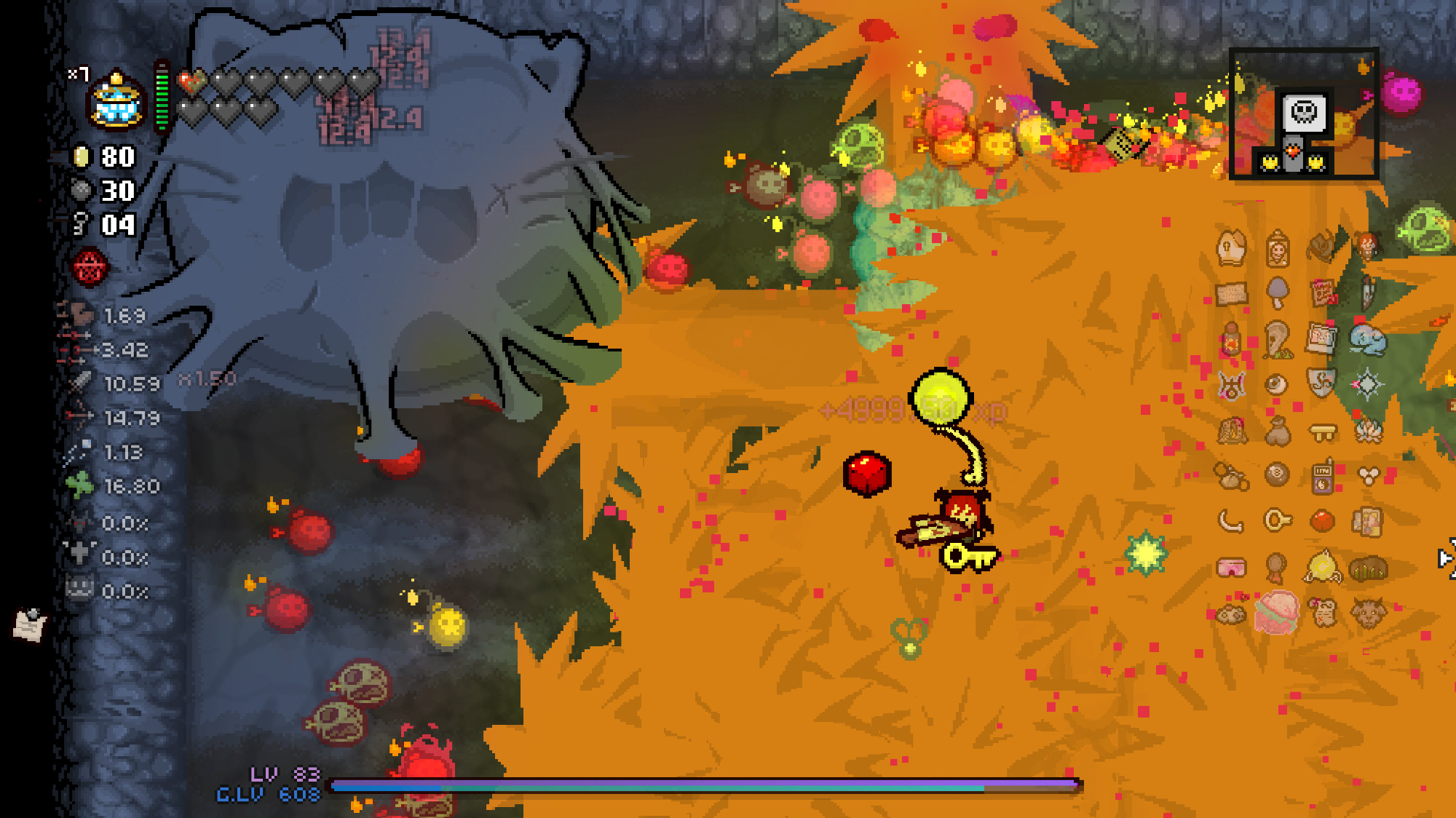Click the skull boss room on the minimap
Viewport: 1456px width, 818px height.
1304,112
